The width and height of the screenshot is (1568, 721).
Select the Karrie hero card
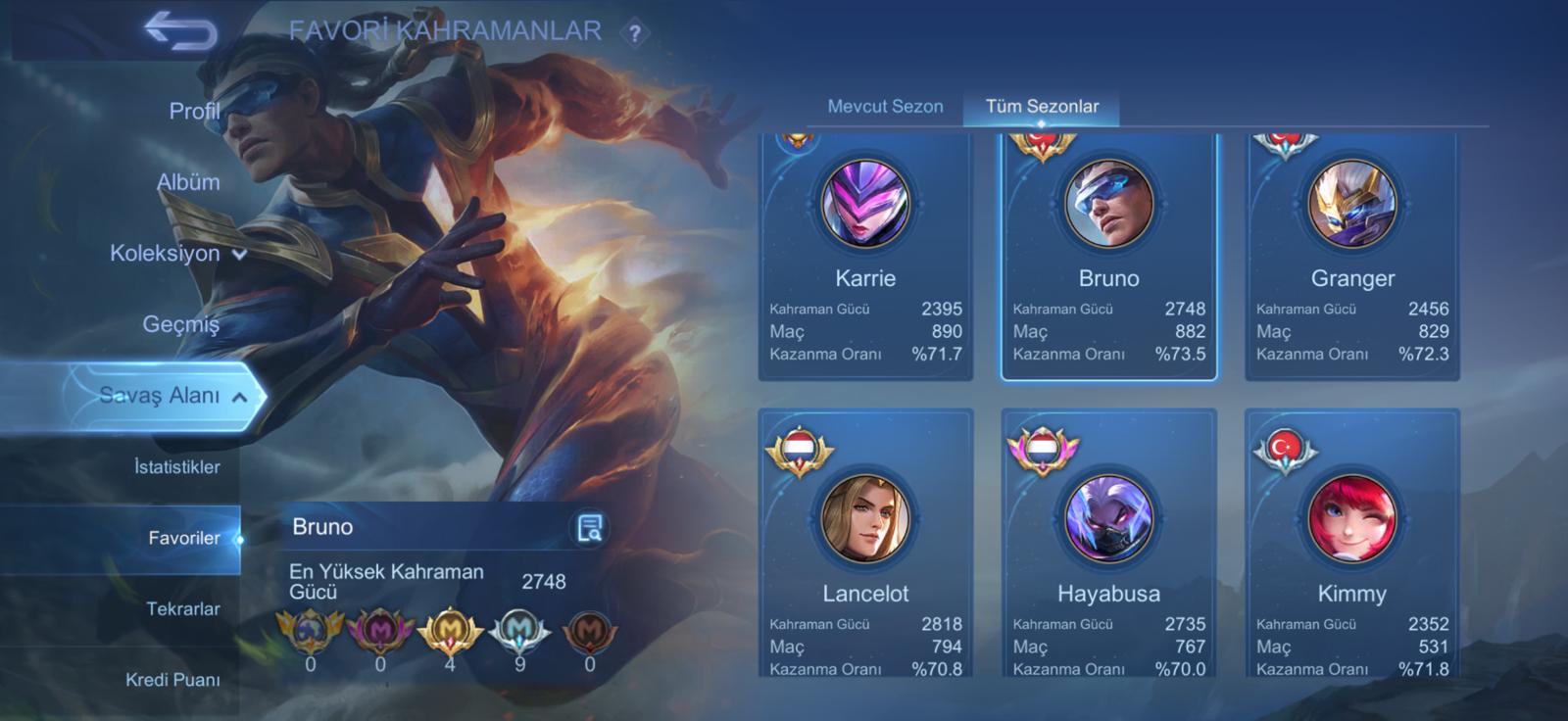(x=865, y=255)
